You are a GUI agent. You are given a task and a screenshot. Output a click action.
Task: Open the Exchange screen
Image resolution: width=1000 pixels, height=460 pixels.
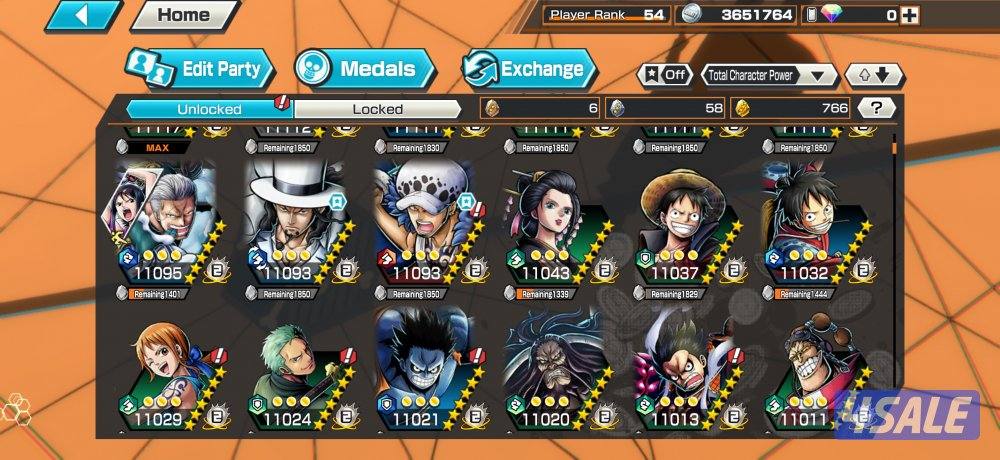click(x=528, y=69)
